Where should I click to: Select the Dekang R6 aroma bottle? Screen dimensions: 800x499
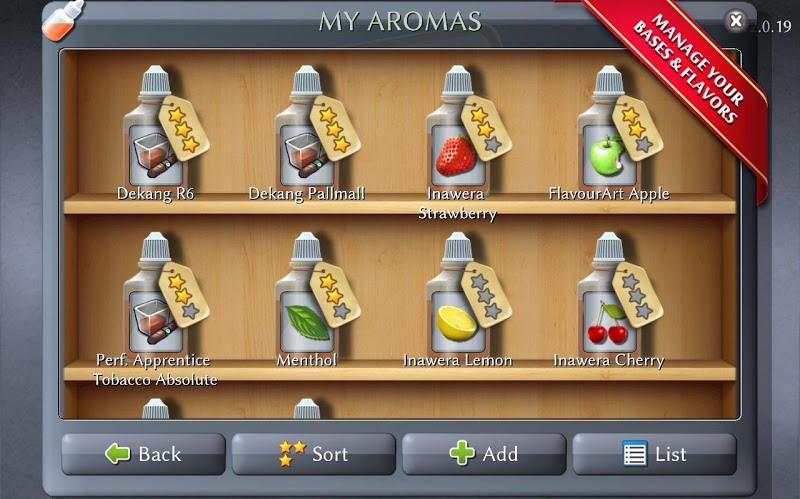[x=155, y=135]
